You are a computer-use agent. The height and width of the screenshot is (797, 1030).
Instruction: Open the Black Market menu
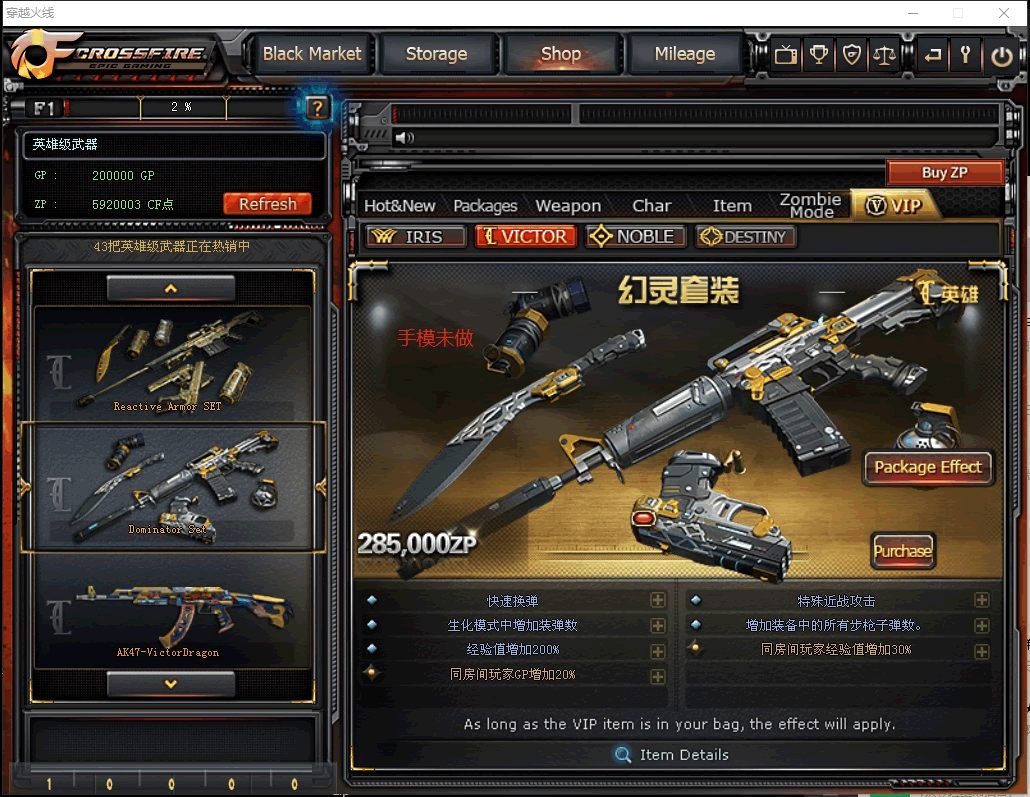312,54
